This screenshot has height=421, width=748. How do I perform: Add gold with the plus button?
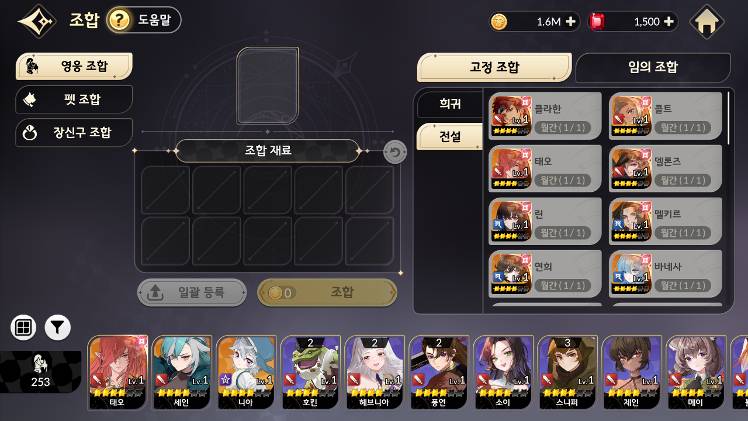pos(571,21)
